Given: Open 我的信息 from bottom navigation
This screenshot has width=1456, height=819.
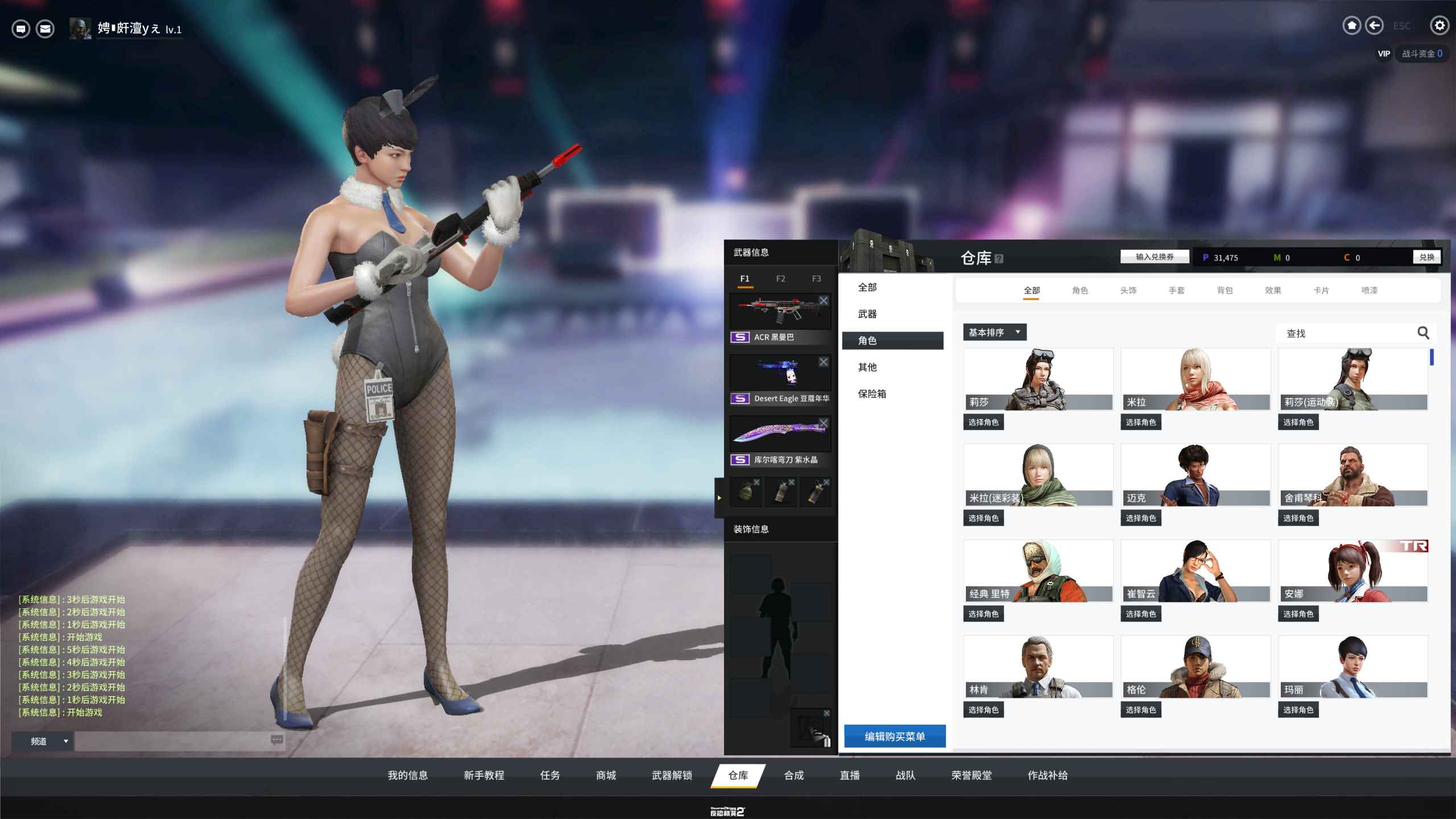Looking at the screenshot, I should 407,775.
